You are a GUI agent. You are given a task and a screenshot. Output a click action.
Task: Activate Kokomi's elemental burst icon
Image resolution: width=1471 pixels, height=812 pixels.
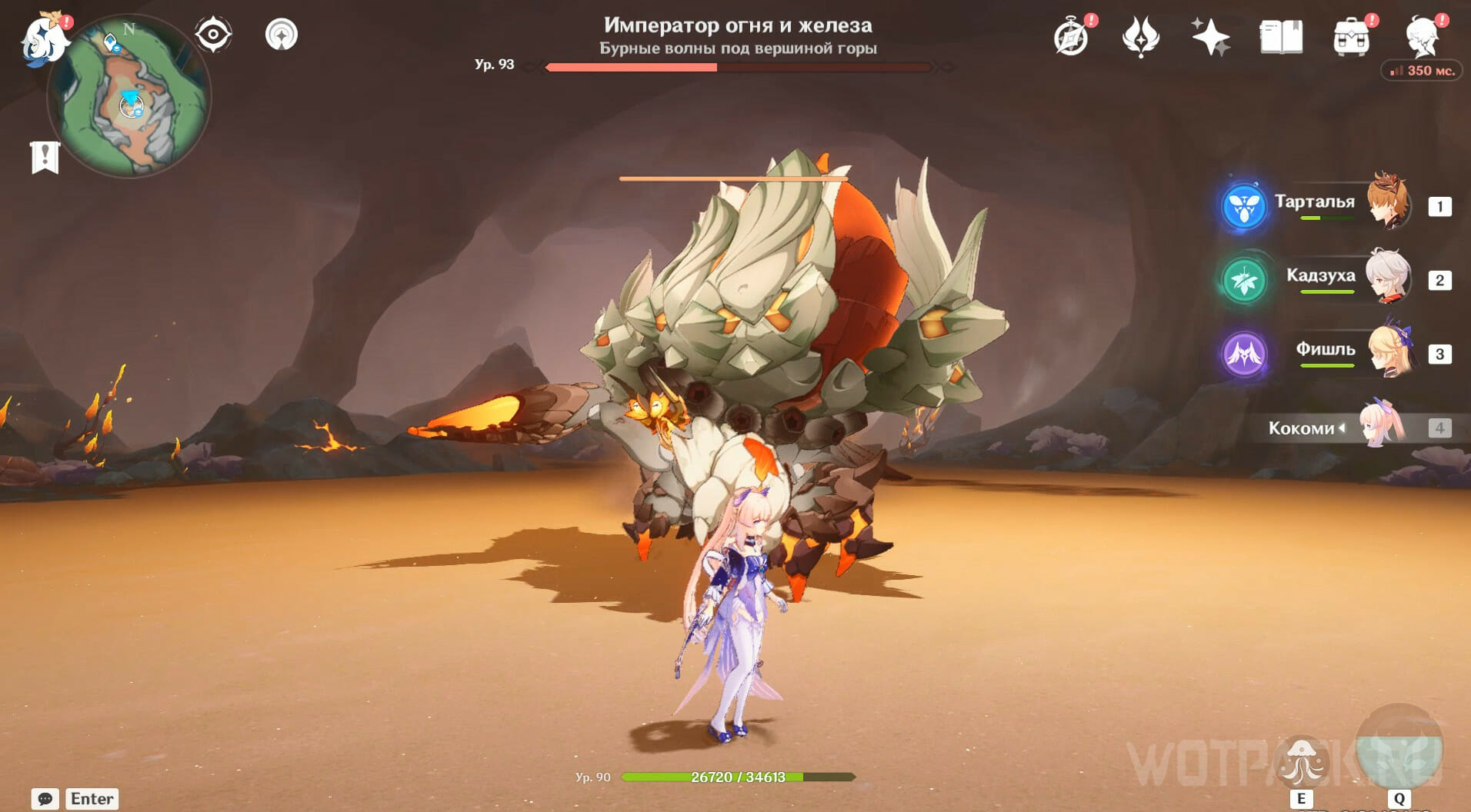point(1399,750)
